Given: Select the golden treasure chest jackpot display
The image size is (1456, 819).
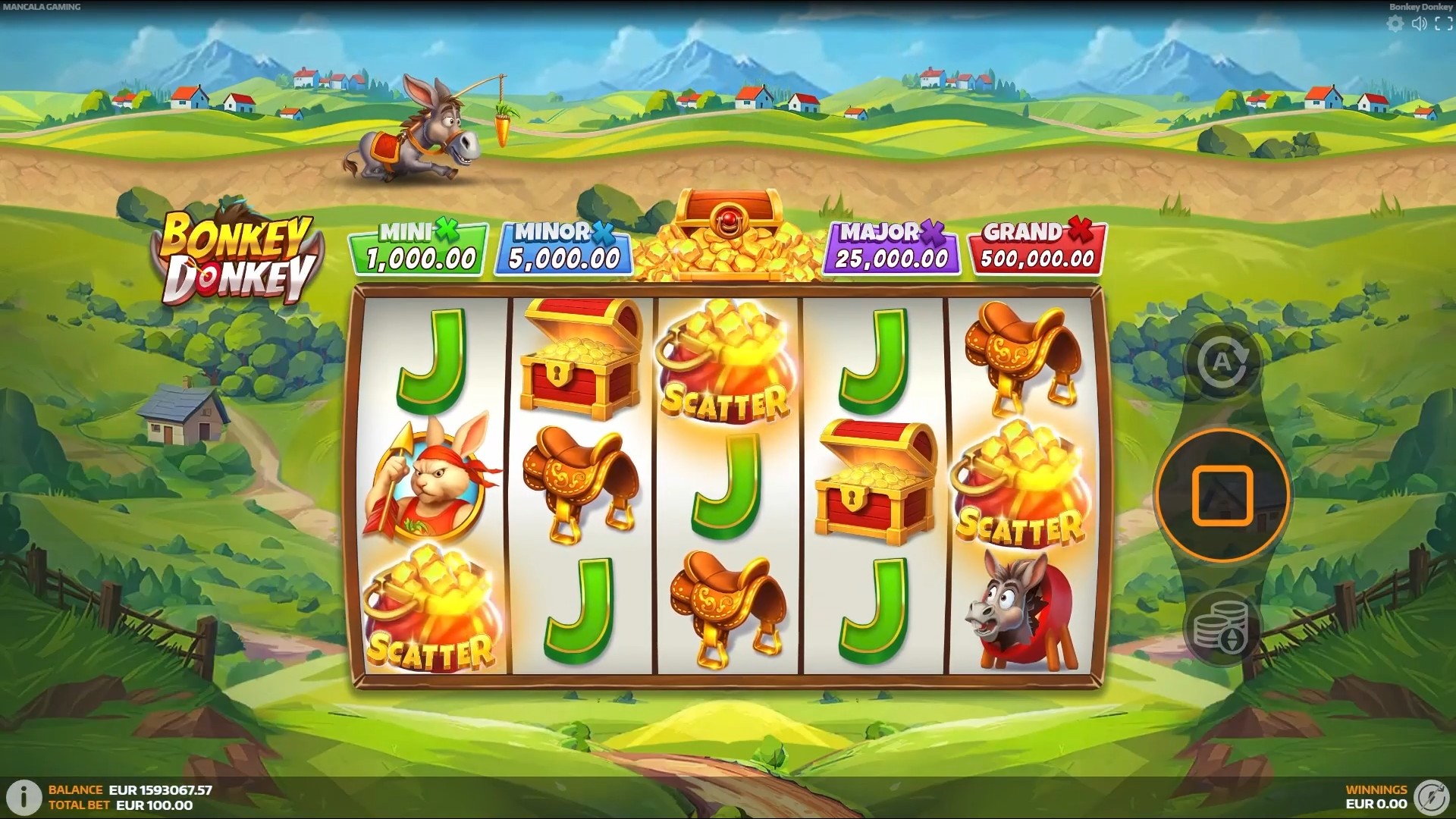Looking at the screenshot, I should (728, 227).
